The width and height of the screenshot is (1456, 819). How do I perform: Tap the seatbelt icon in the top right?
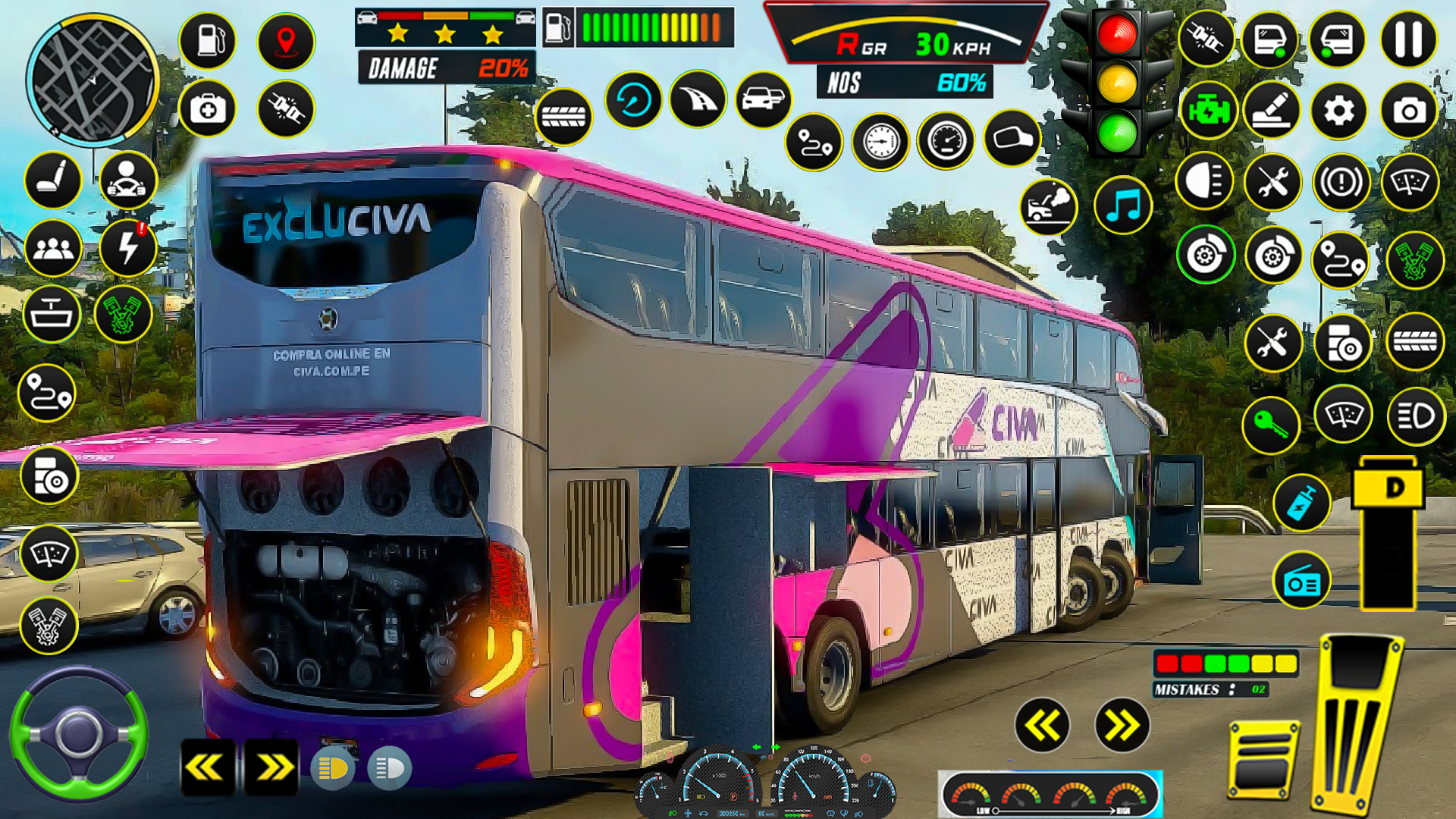[1207, 38]
